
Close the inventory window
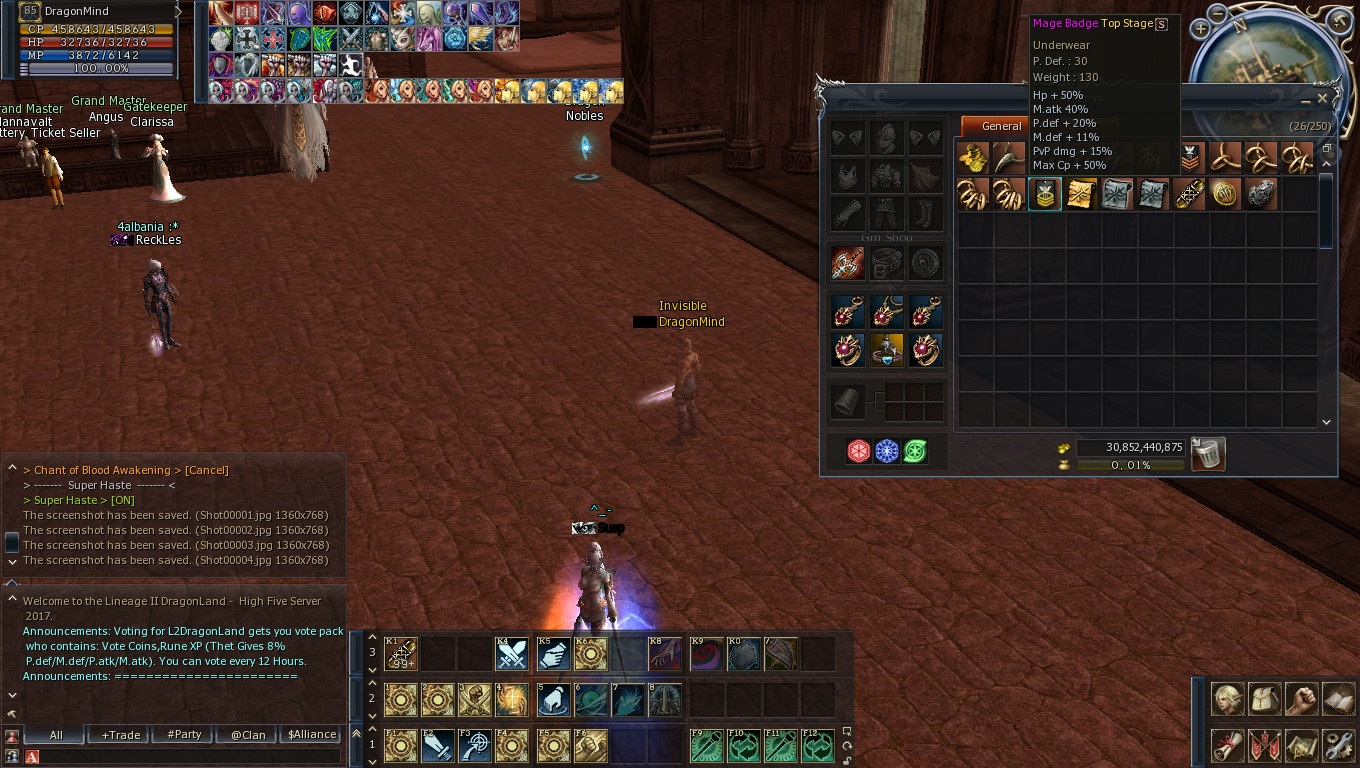click(1322, 99)
